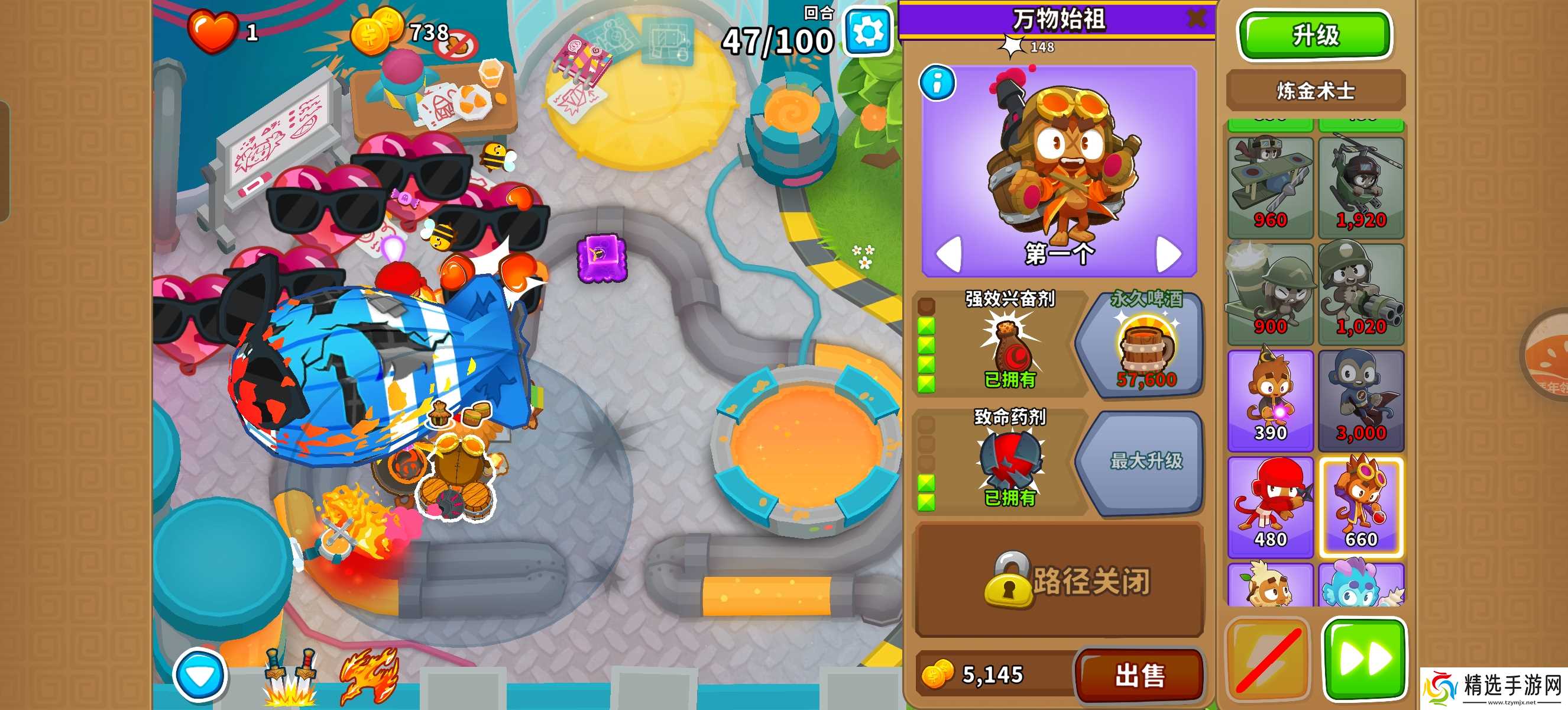Select the Ninja Monkey costing 480
This screenshot has width=1568, height=710.
pos(1270,502)
